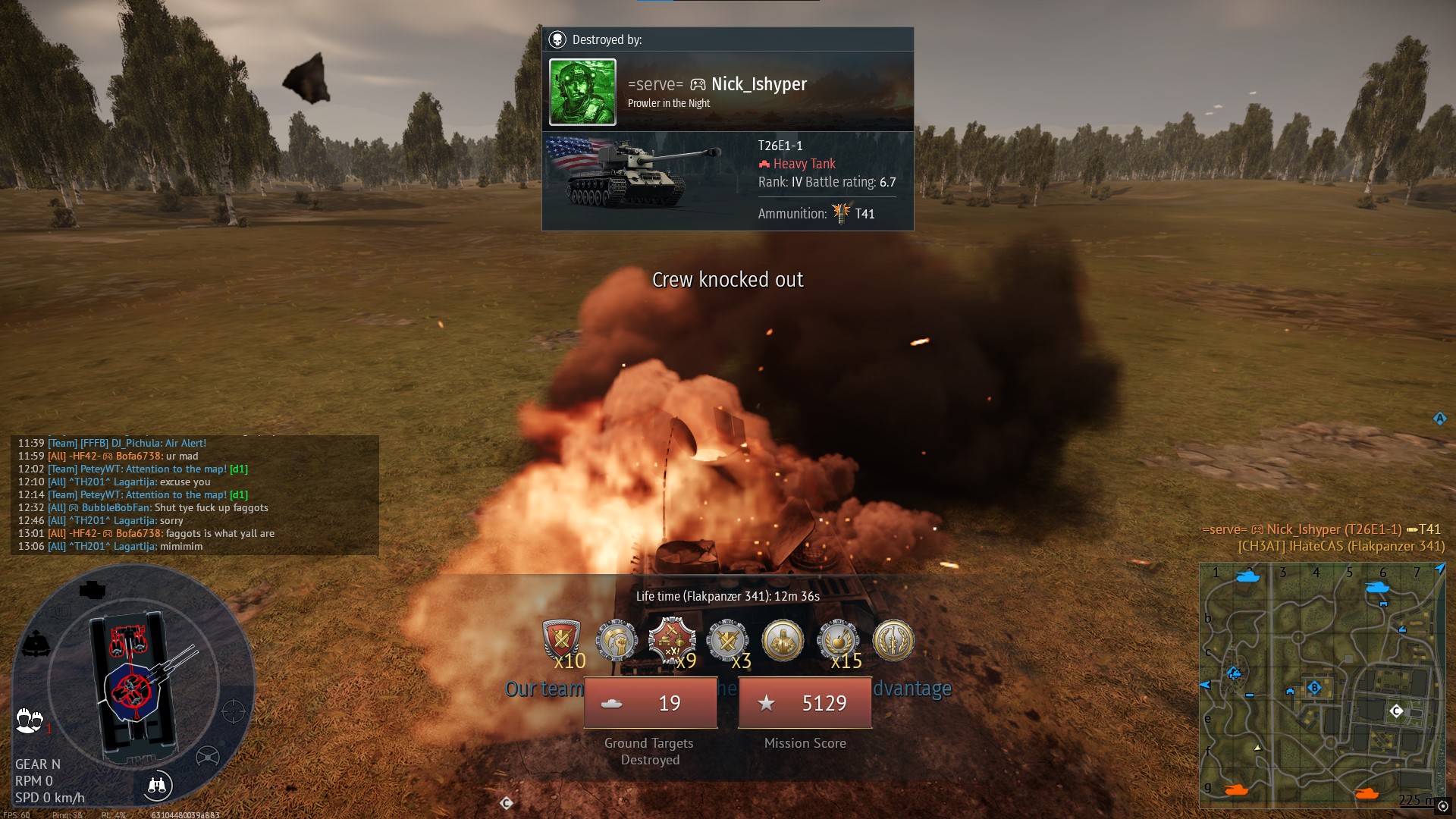The width and height of the screenshot is (1456, 819).
Task: Click the Ground Targets Destroyed panel
Action: tap(650, 703)
